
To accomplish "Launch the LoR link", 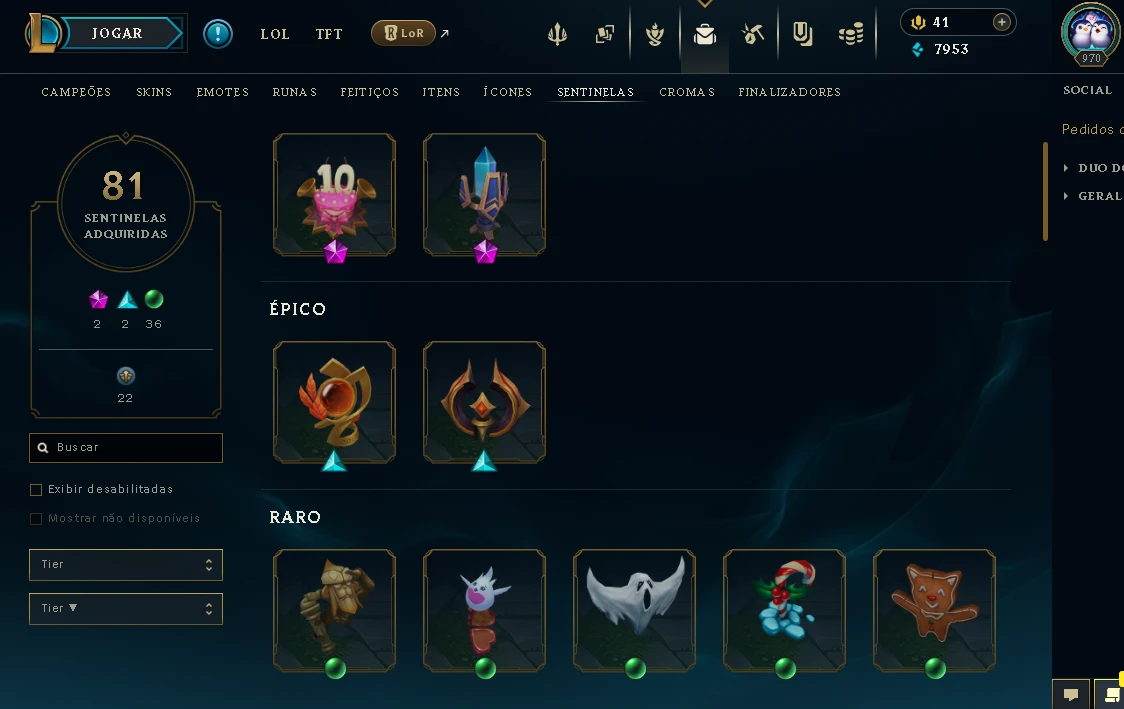I will (404, 34).
